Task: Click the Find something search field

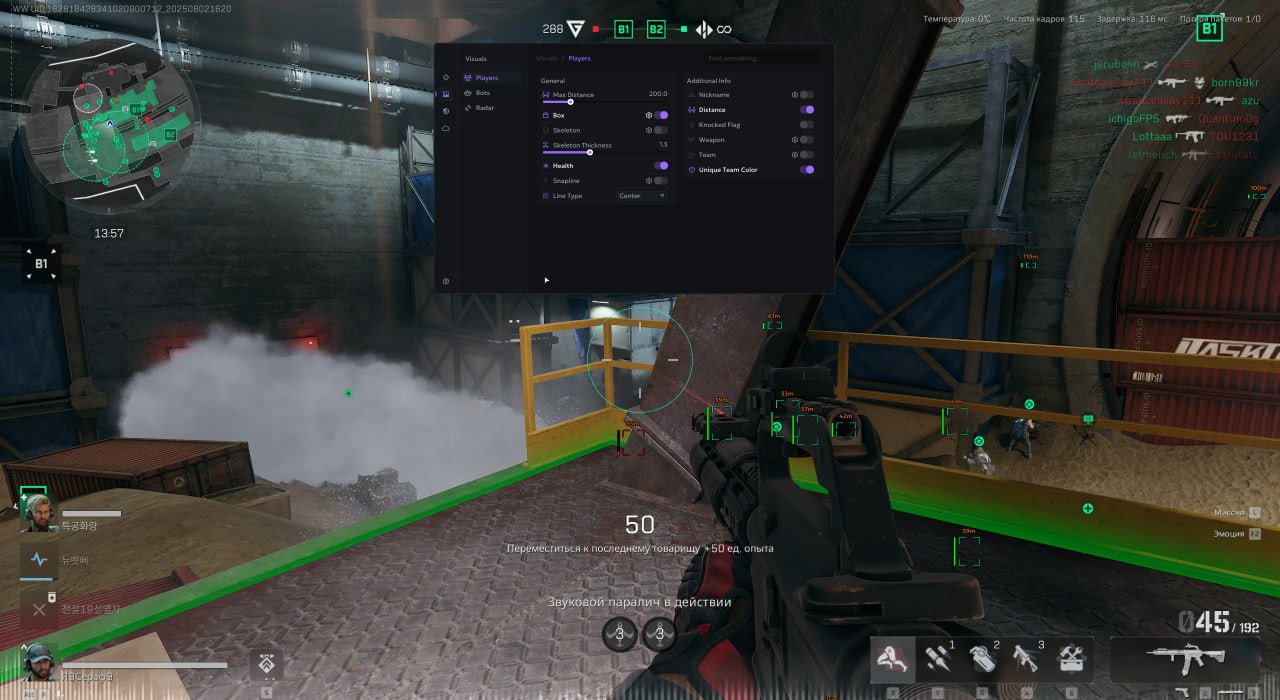Action: point(760,59)
